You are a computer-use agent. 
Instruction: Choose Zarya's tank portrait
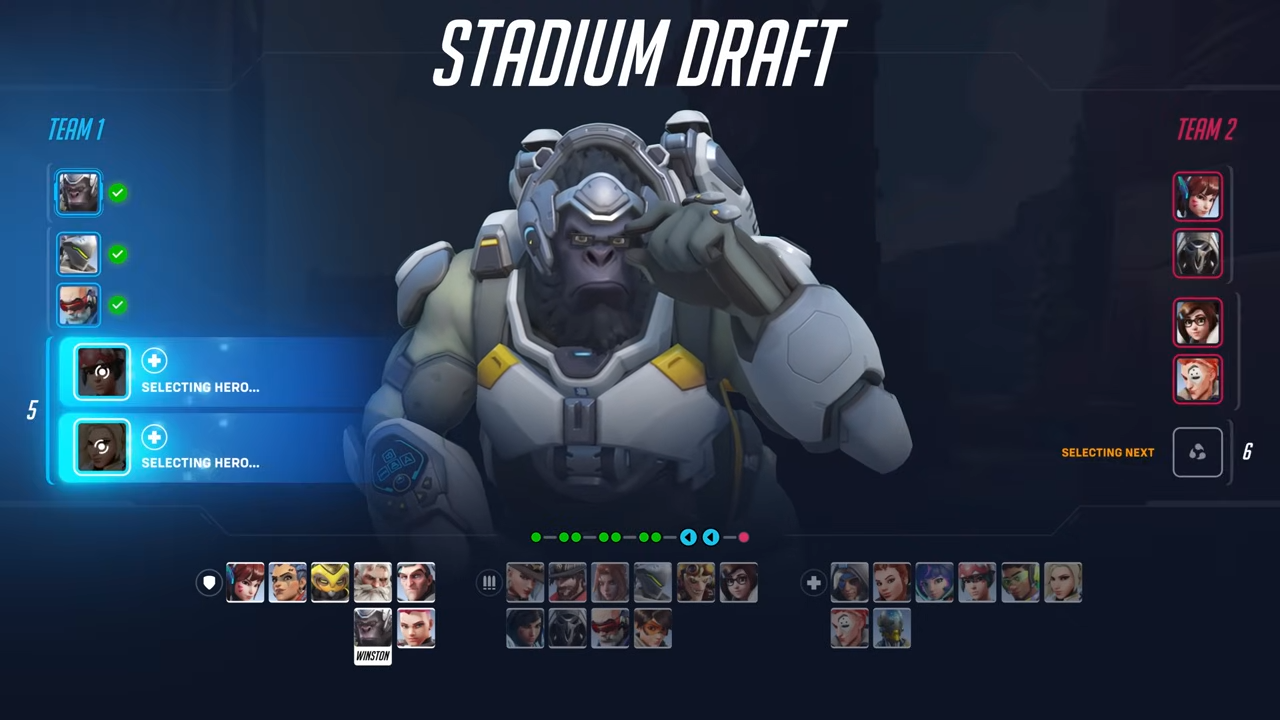(415, 628)
